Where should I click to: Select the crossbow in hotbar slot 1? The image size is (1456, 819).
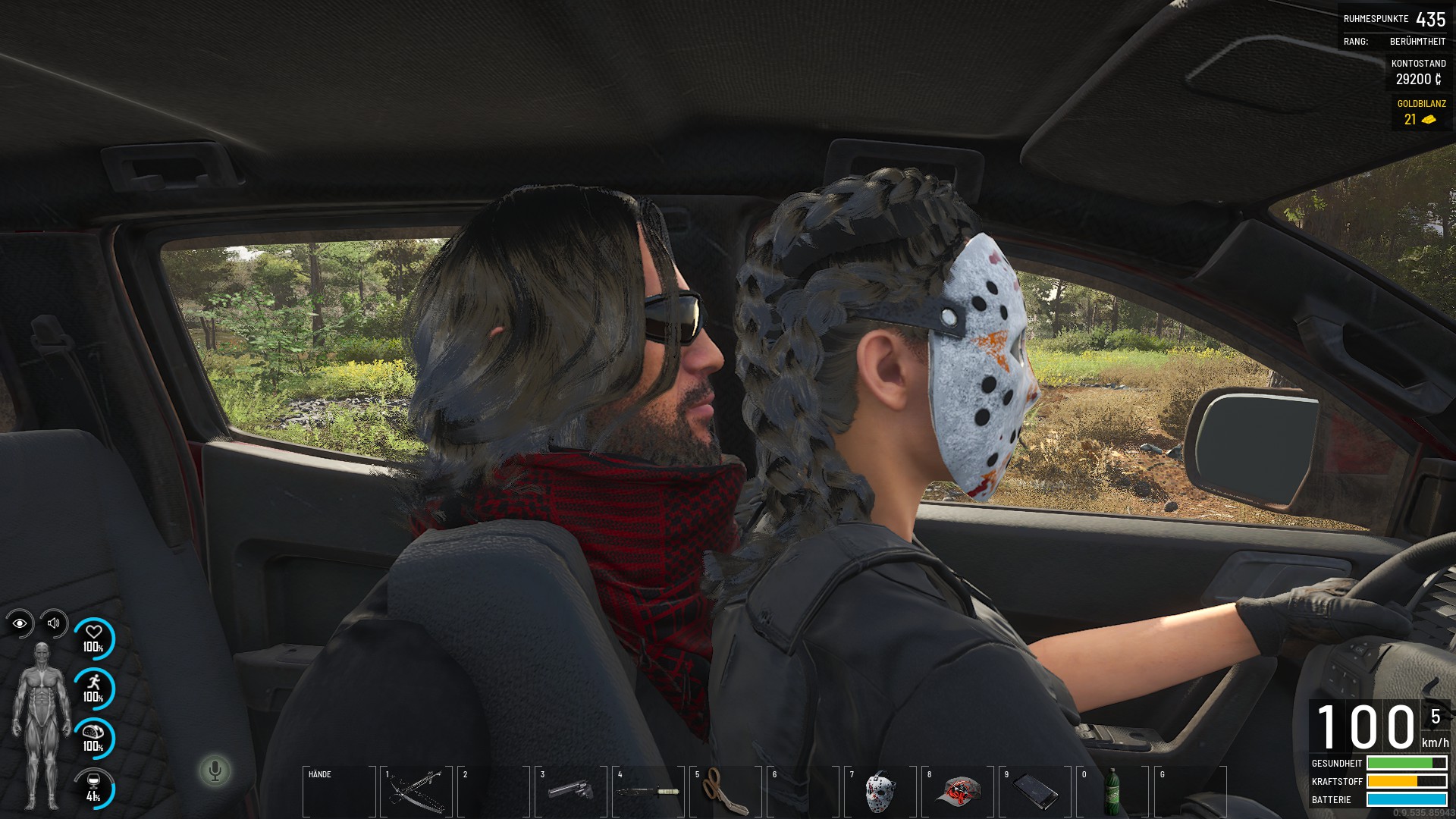[416, 791]
